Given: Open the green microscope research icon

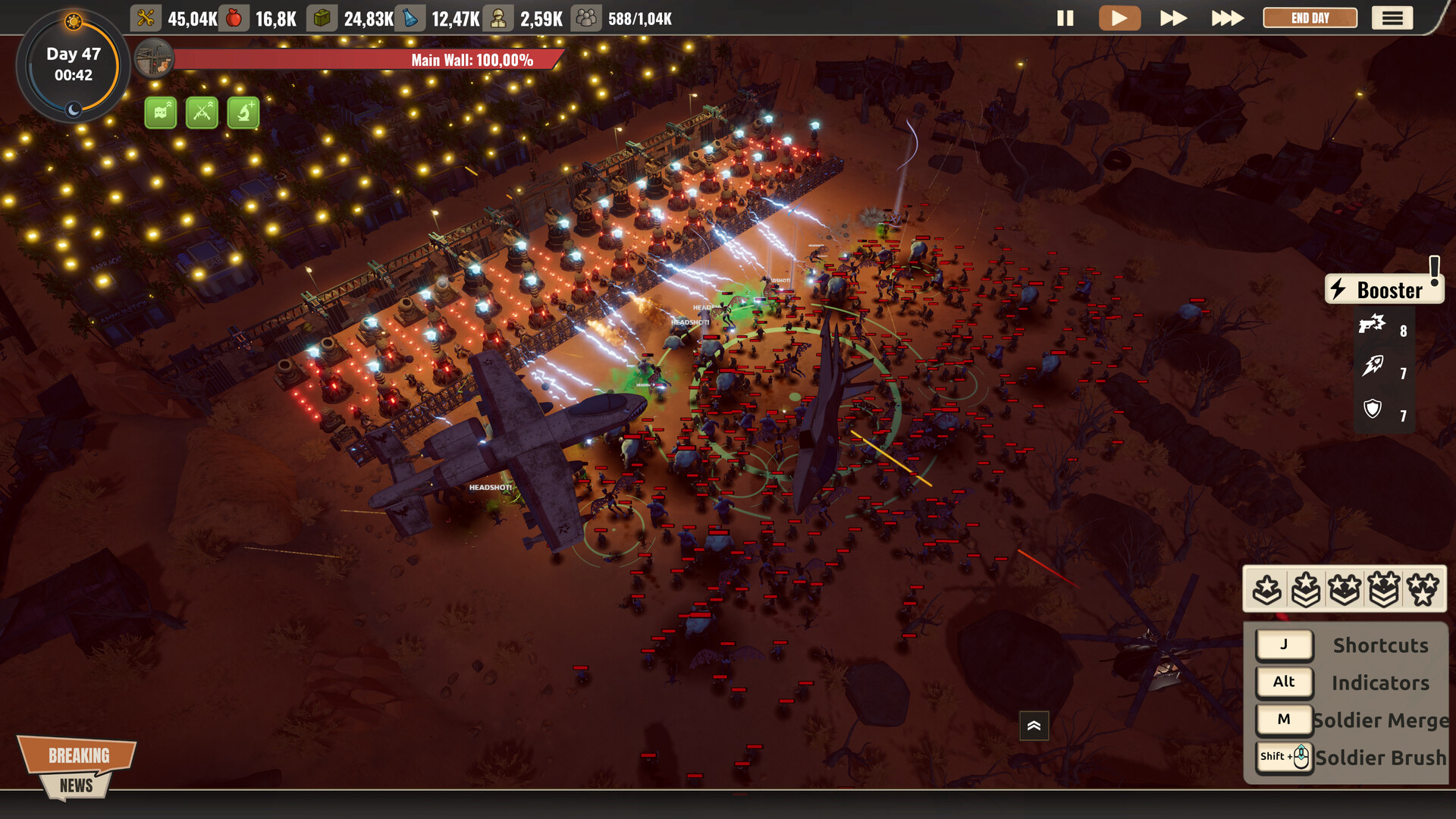Looking at the screenshot, I should [243, 113].
